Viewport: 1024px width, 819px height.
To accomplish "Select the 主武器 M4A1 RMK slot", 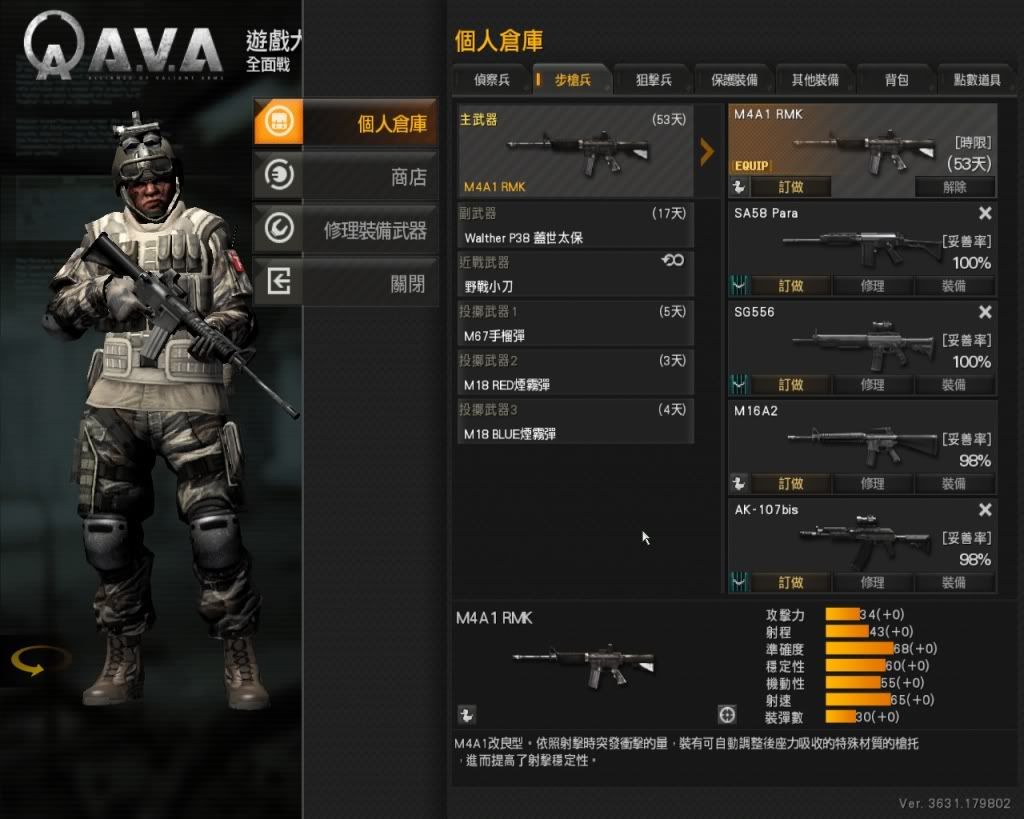I will [x=575, y=151].
